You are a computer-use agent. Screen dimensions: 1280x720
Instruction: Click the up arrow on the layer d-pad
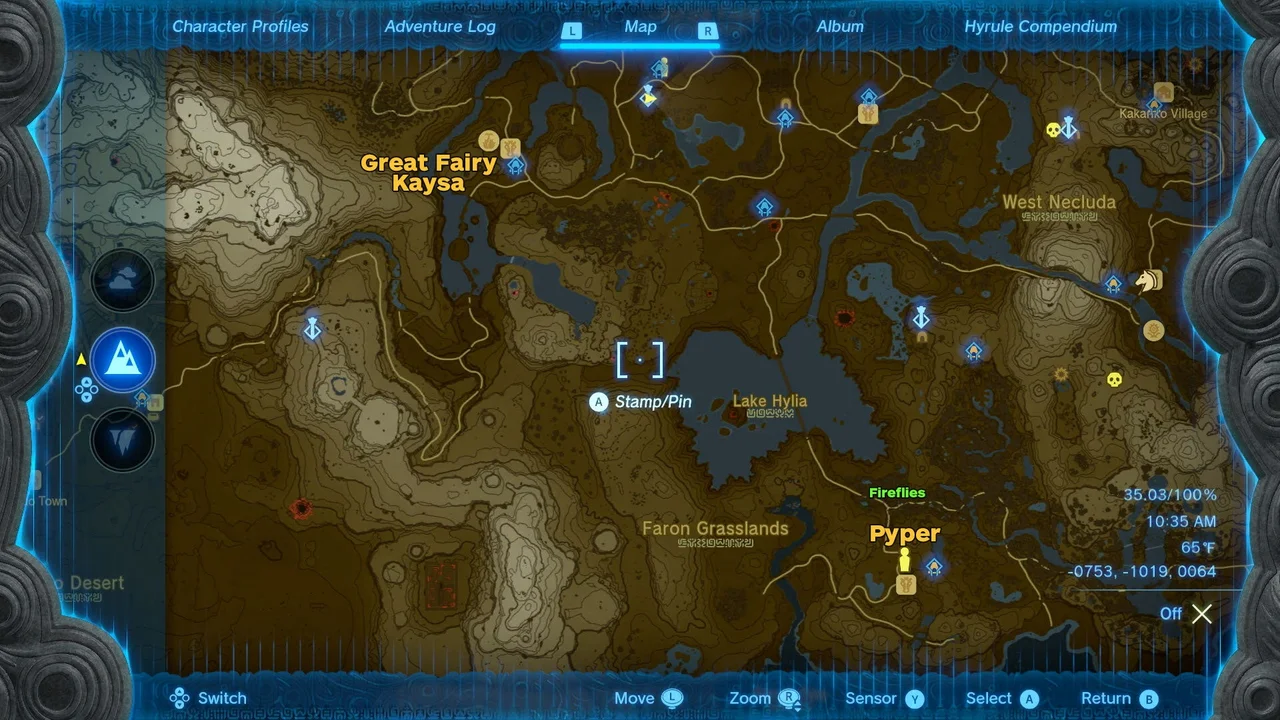tap(86, 382)
